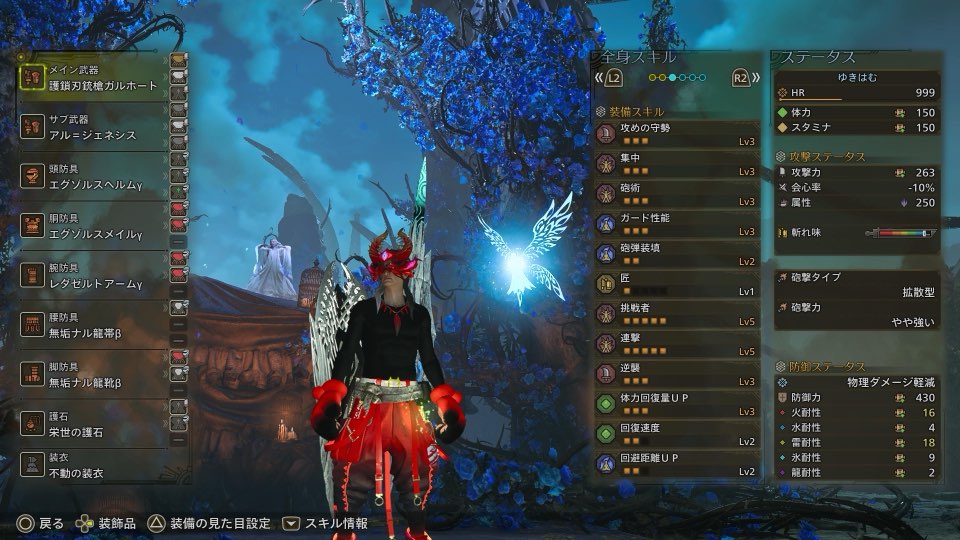Select the ガード性能 skill entry
This screenshot has width=960, height=540.
tap(676, 224)
